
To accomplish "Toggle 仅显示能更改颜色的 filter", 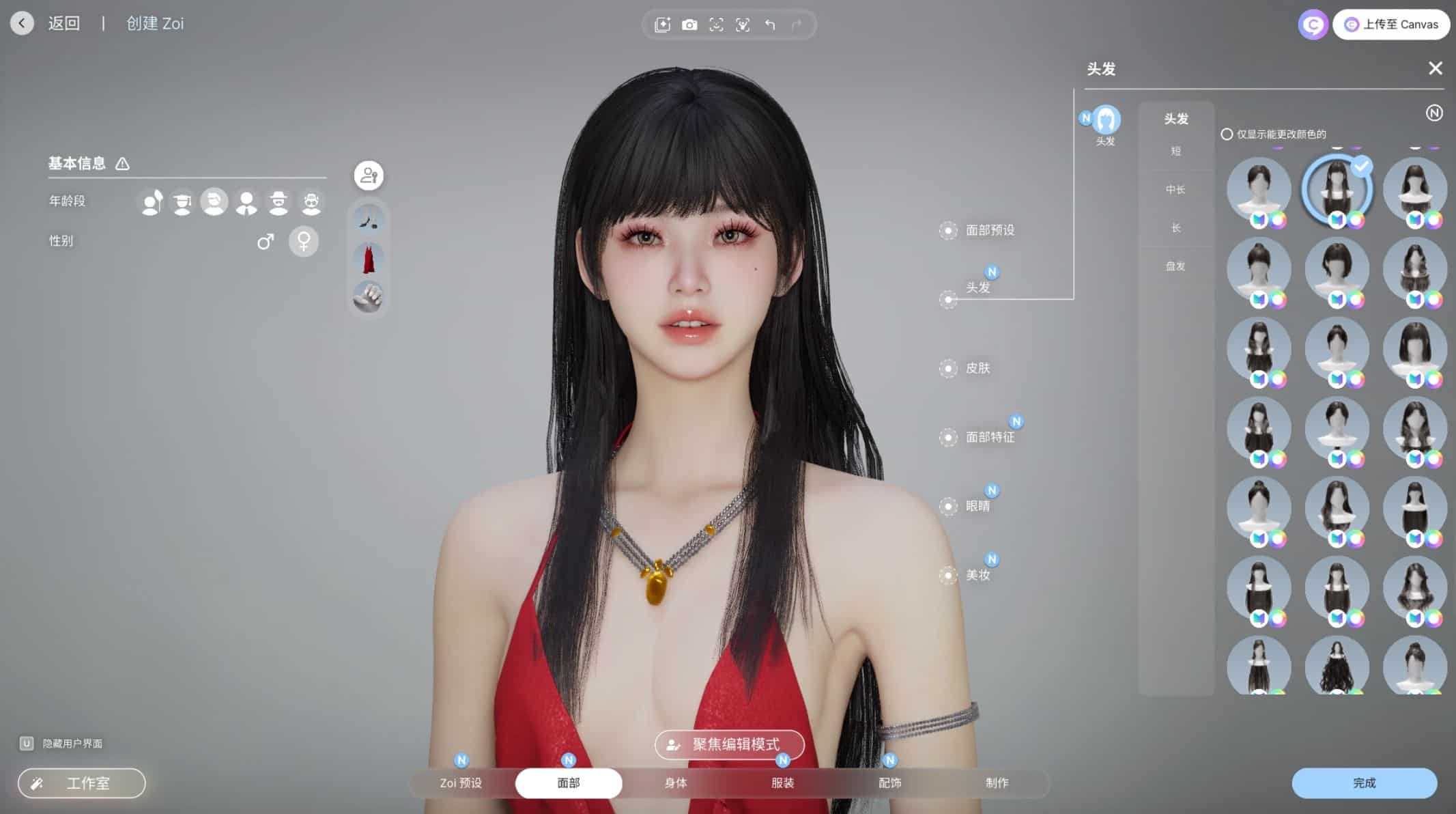I will pos(1227,135).
